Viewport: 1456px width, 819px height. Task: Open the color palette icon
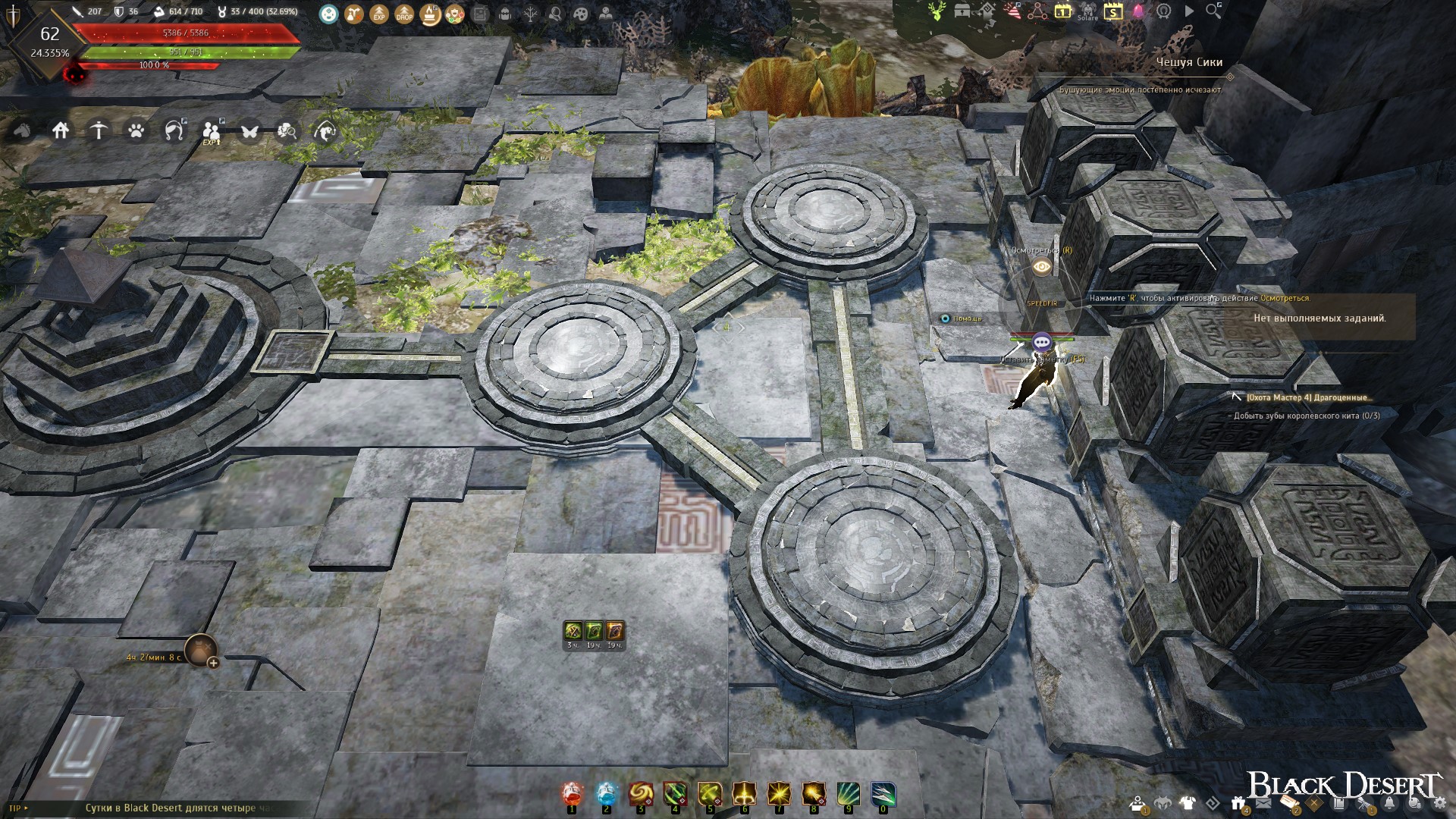click(580, 14)
